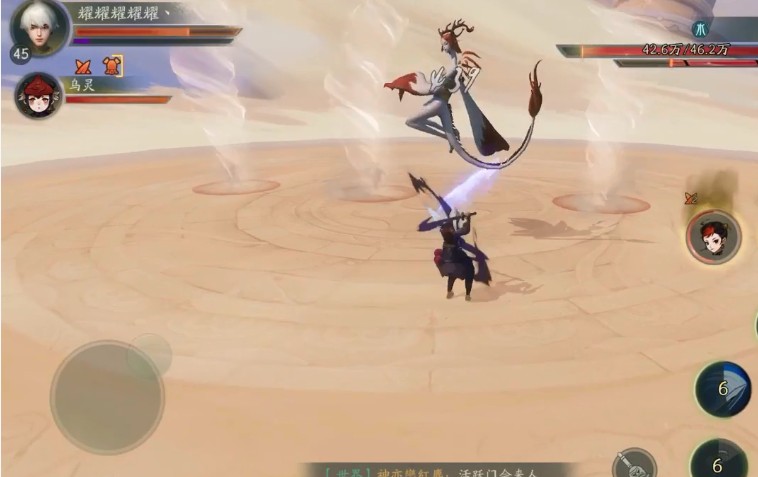758x477 pixels.
Task: Tap the boss element emblem
Action: [700, 29]
